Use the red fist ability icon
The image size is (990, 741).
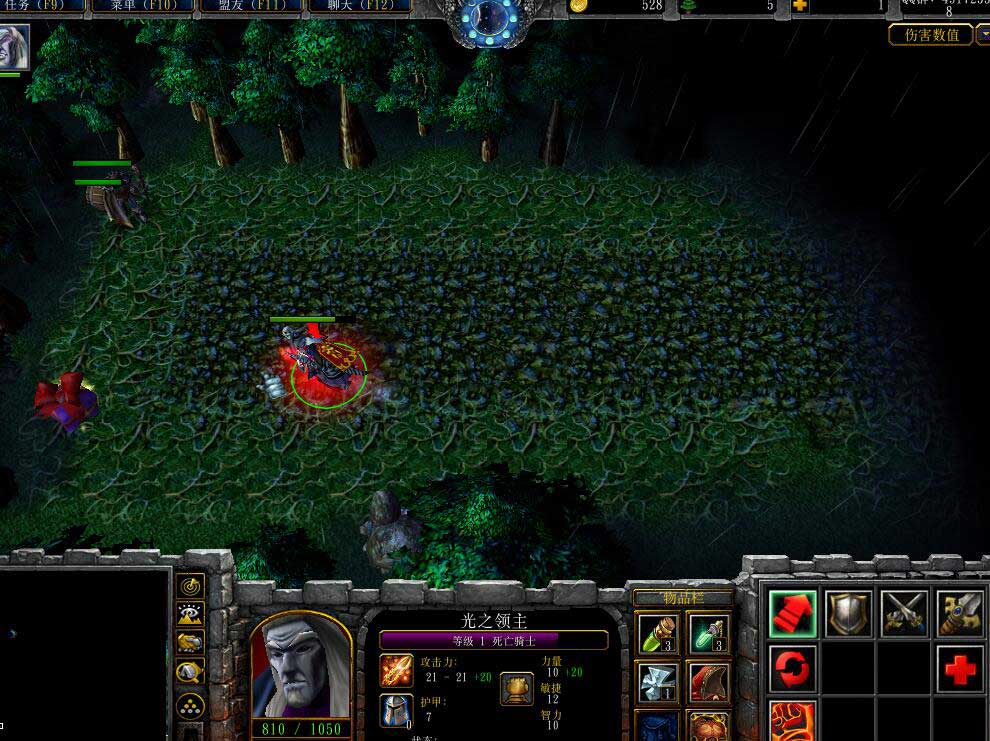pos(794,720)
